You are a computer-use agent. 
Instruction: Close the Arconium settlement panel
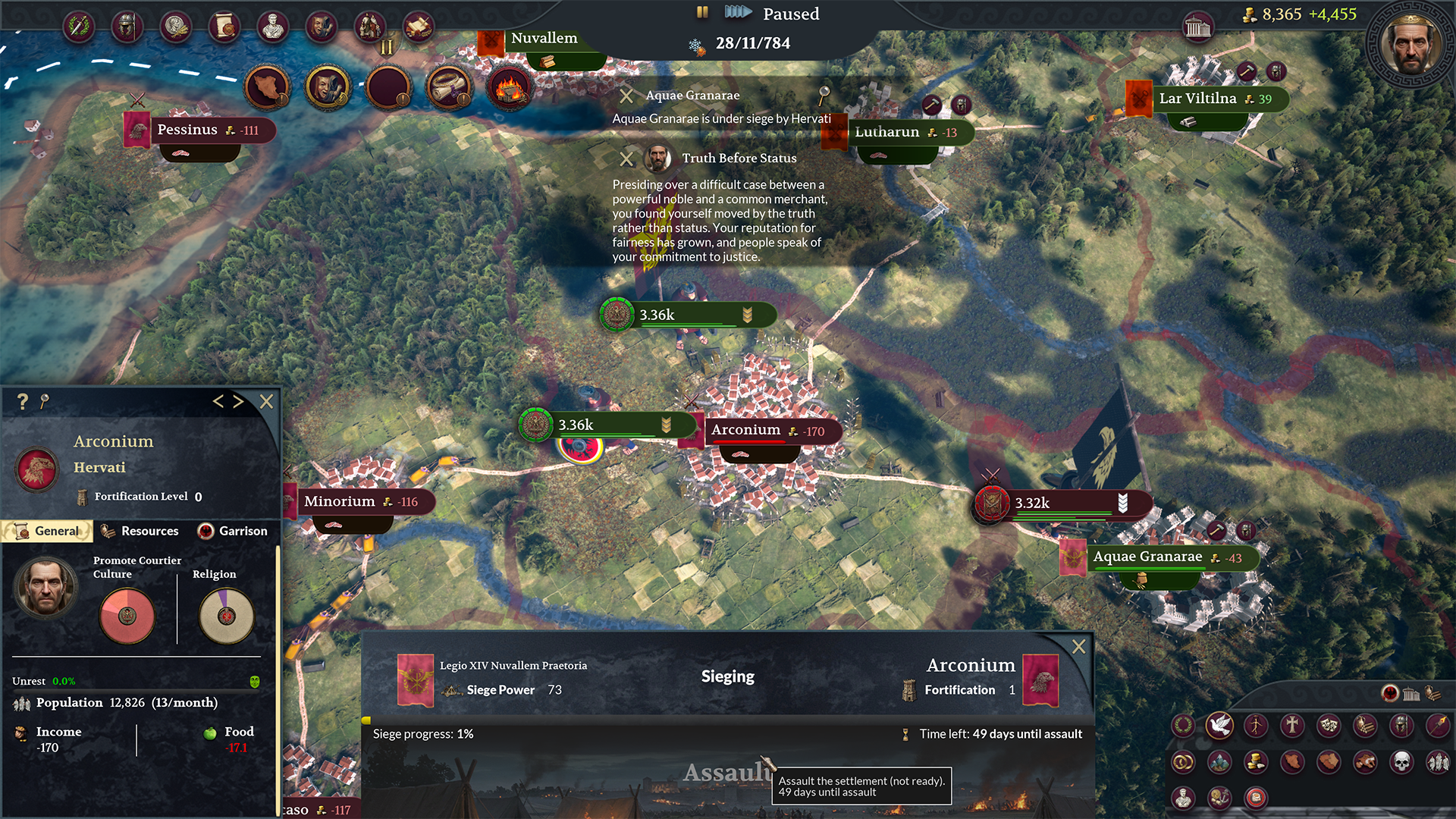266,401
